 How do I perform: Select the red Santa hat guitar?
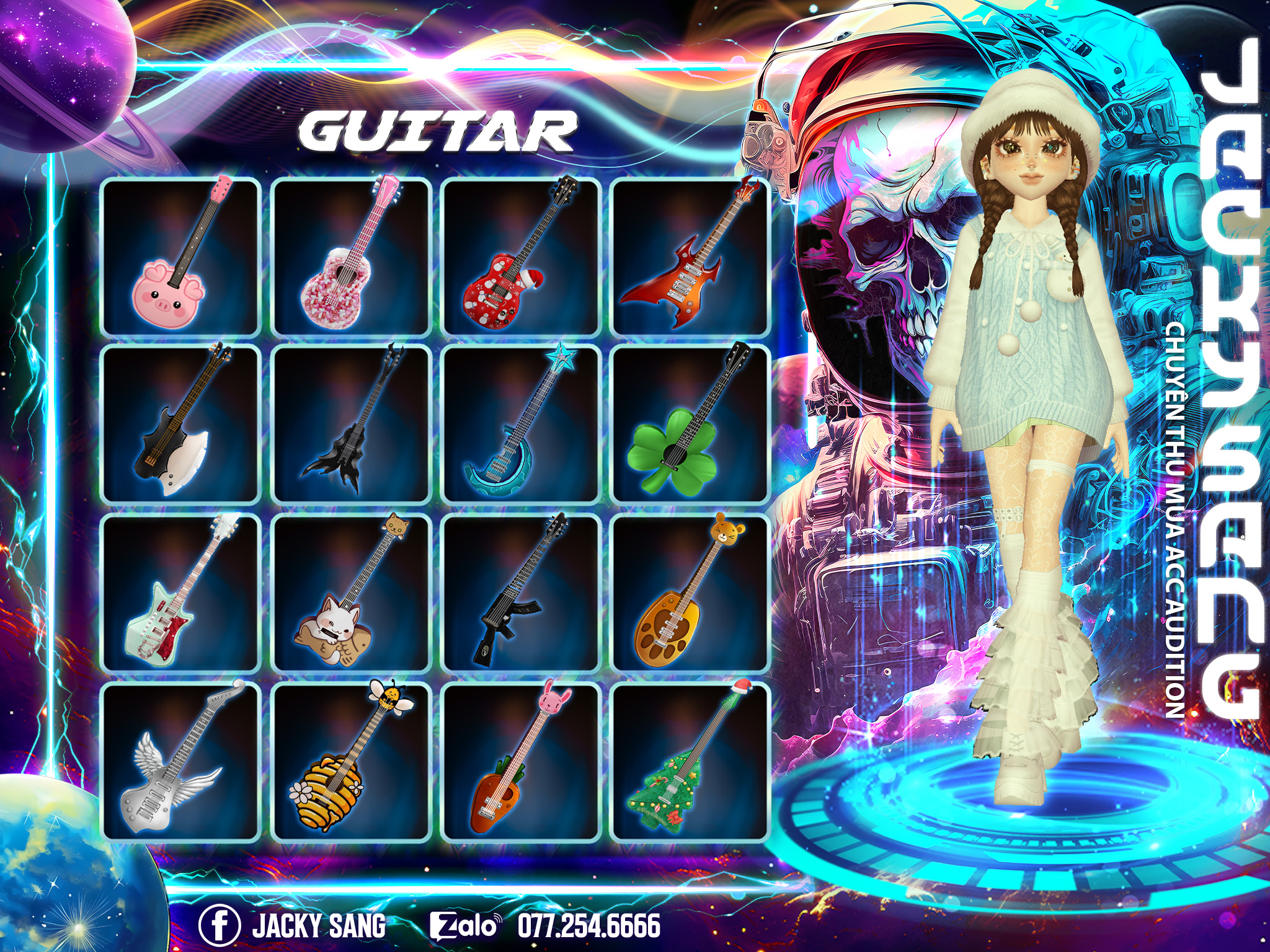pos(521,257)
